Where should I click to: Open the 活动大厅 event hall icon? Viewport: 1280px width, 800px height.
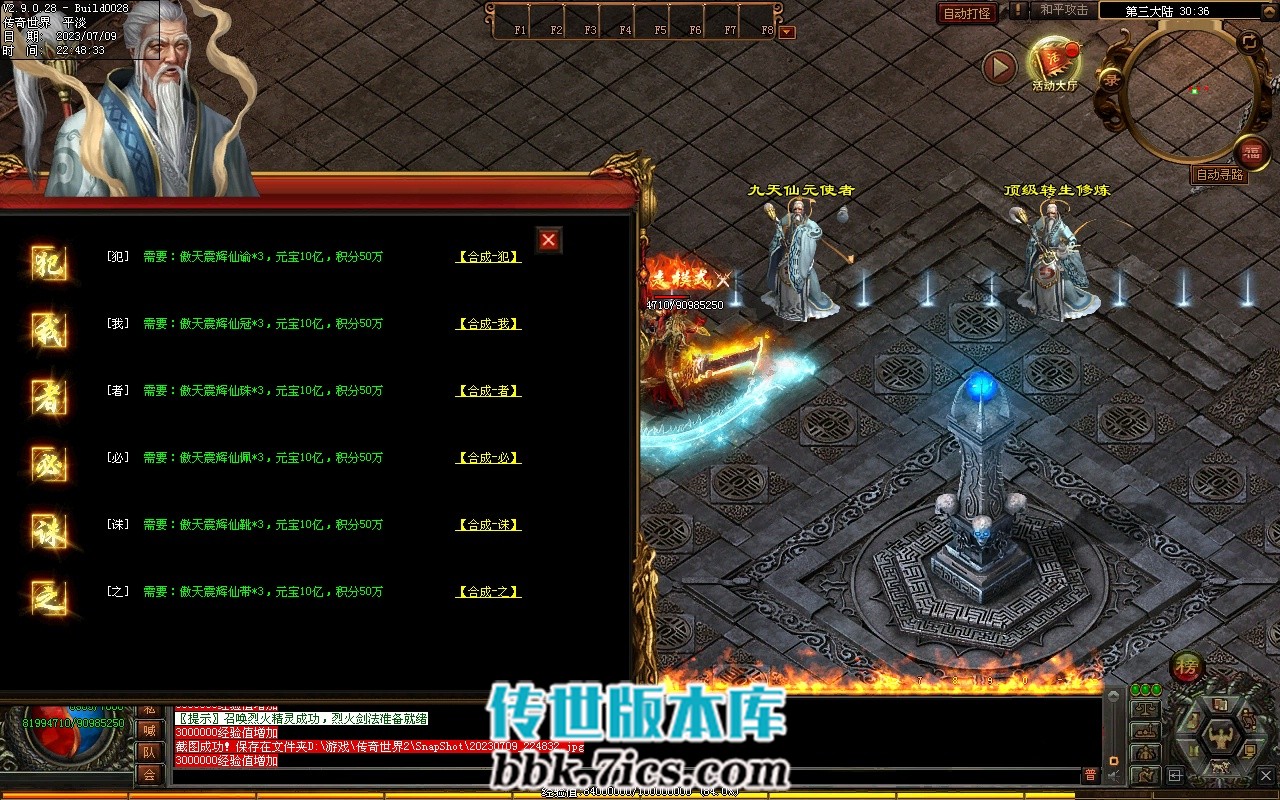click(1055, 62)
